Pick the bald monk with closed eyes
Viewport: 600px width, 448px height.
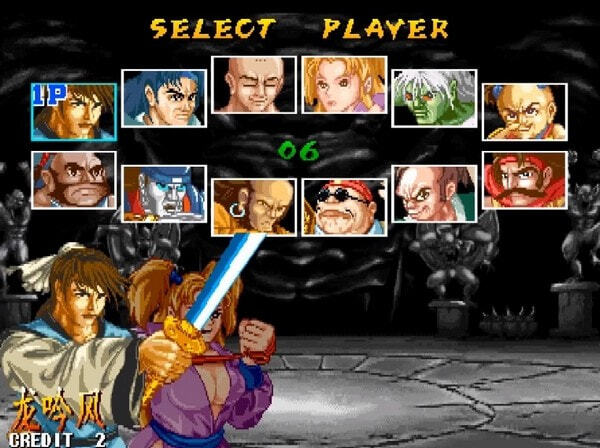(253, 84)
